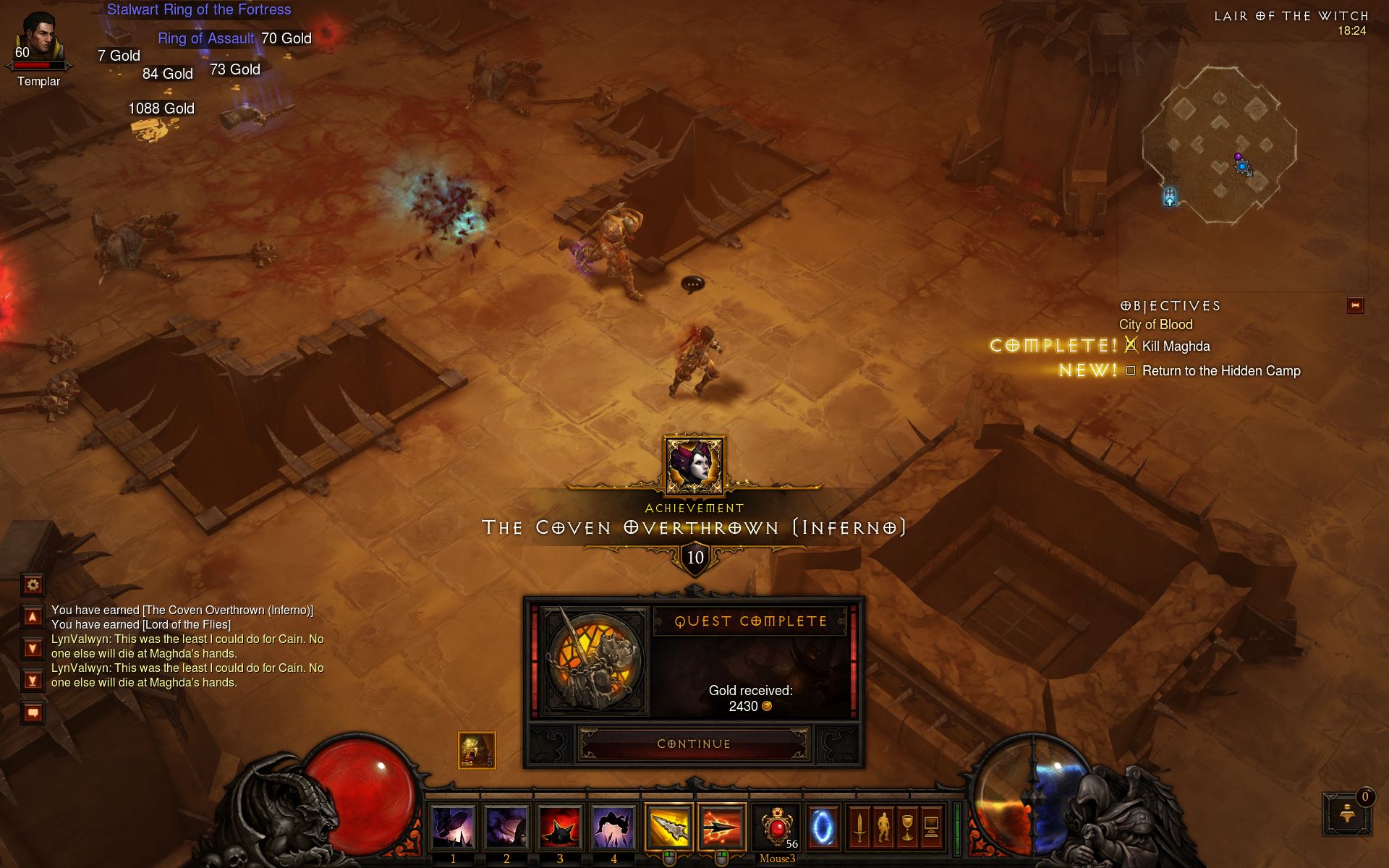Open the game menu computer icon
This screenshot has height=868, width=1389.
(x=931, y=827)
